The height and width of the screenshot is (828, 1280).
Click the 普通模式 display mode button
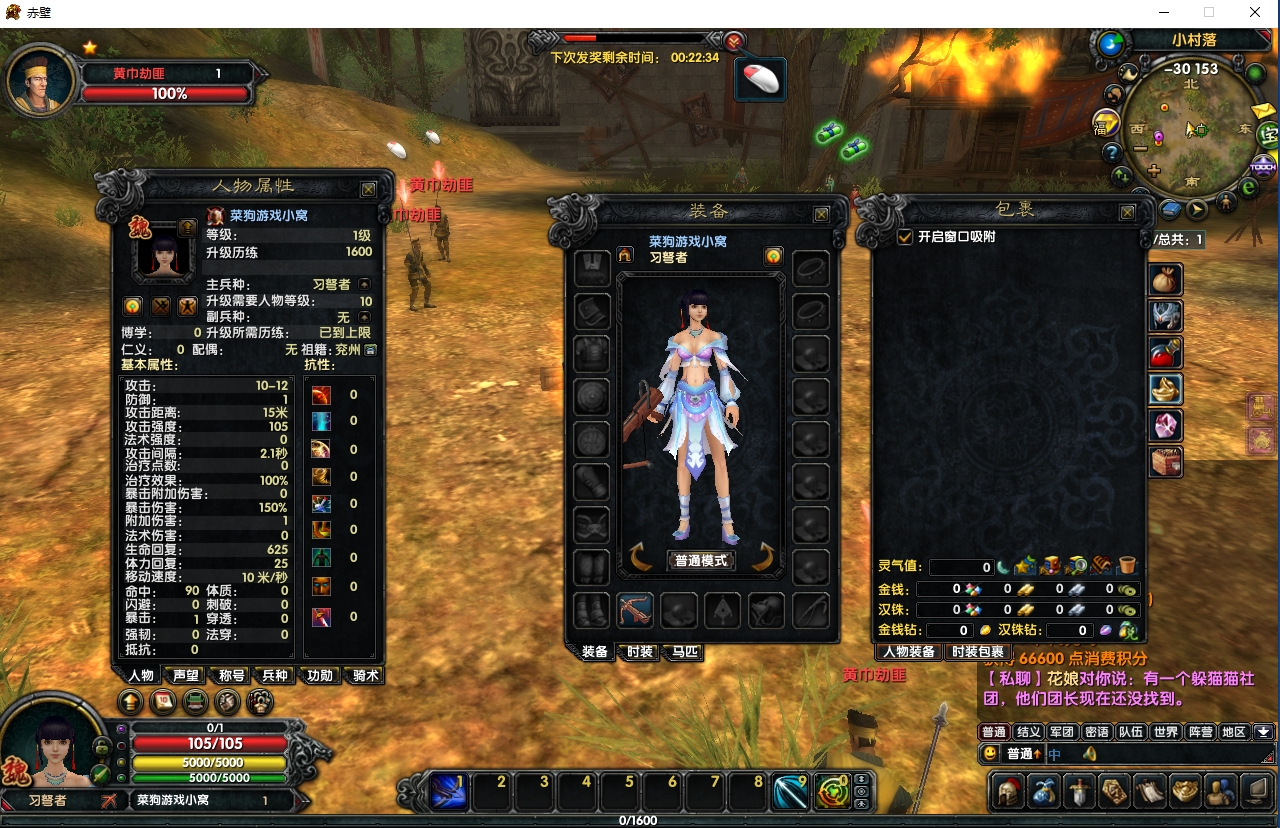(701, 561)
